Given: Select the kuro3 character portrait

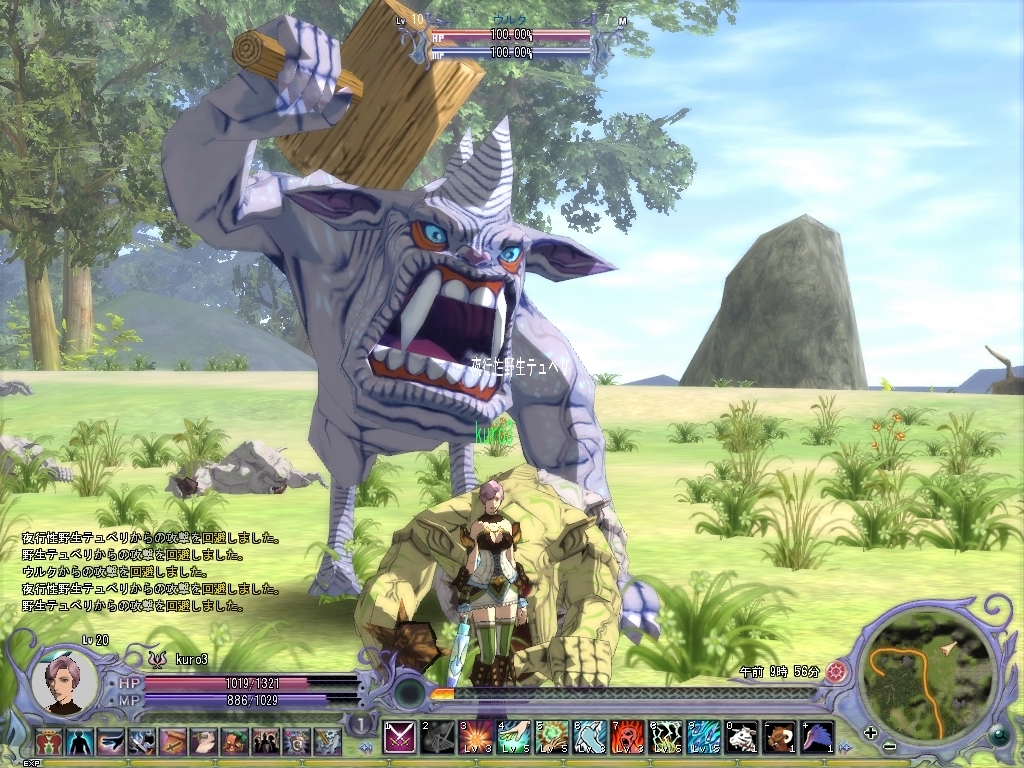Looking at the screenshot, I should point(64,685).
